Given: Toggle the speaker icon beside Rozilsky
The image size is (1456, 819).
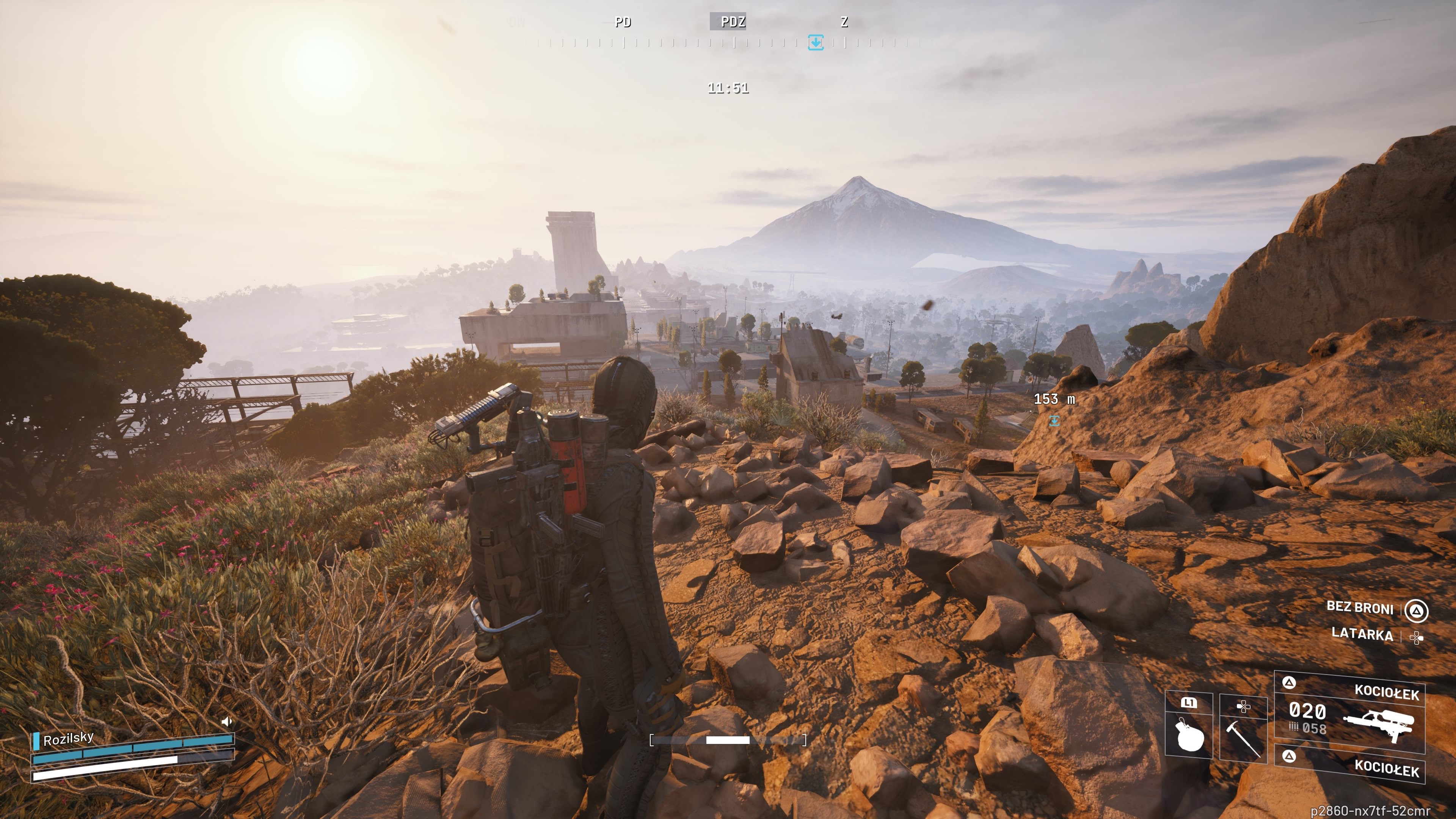Looking at the screenshot, I should click(227, 721).
